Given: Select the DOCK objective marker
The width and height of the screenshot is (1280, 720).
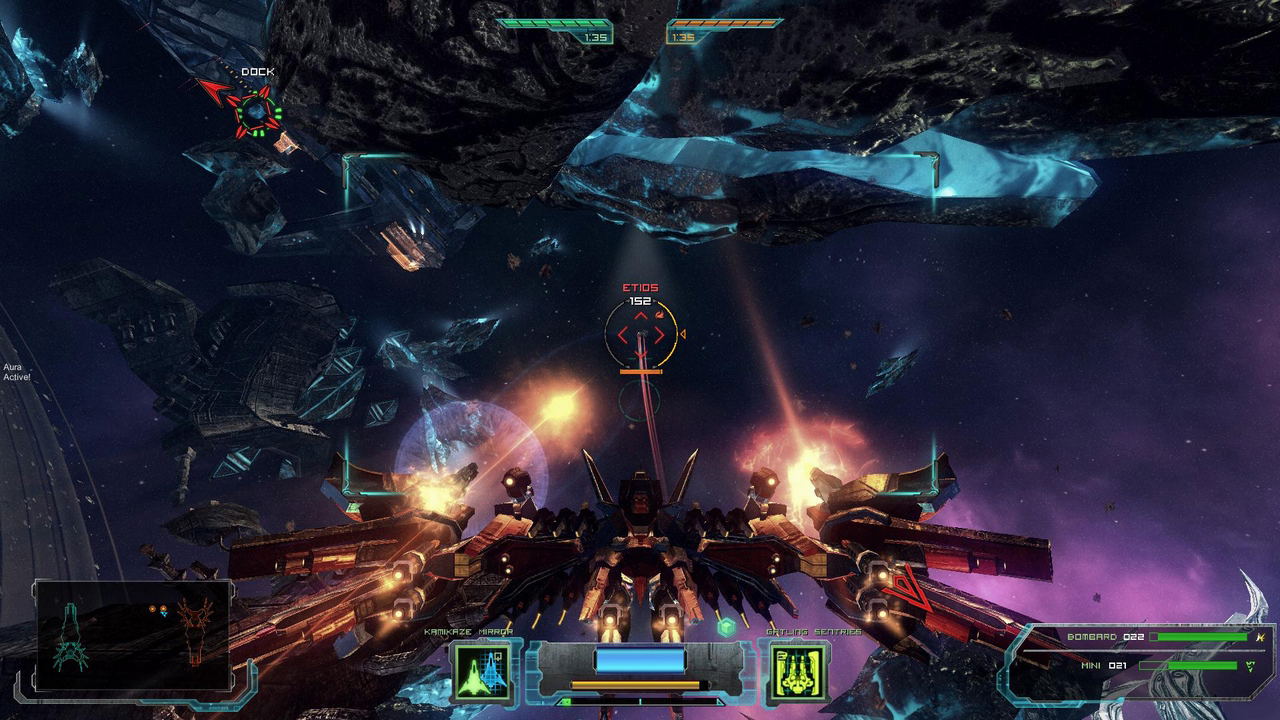Looking at the screenshot, I should (256, 110).
